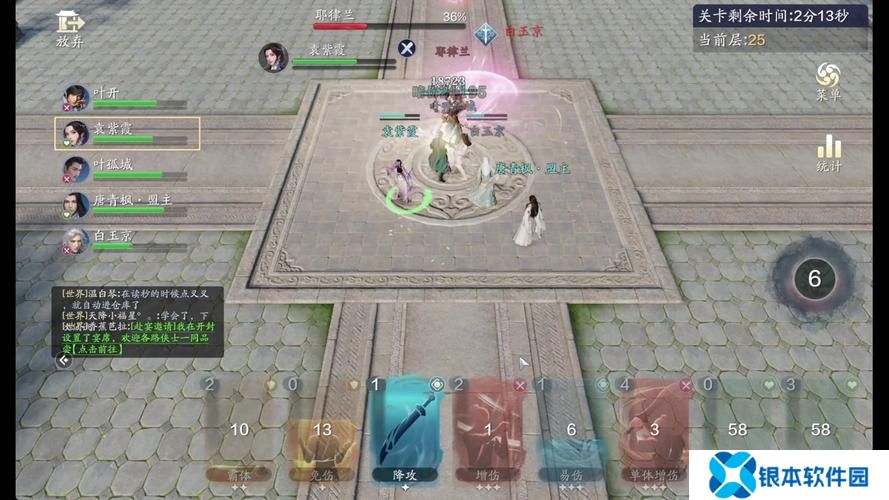The width and height of the screenshot is (889, 500).
Task: Click the 袁紫霞 portrait beside the boss bar
Action: pyautogui.click(x=273, y=57)
